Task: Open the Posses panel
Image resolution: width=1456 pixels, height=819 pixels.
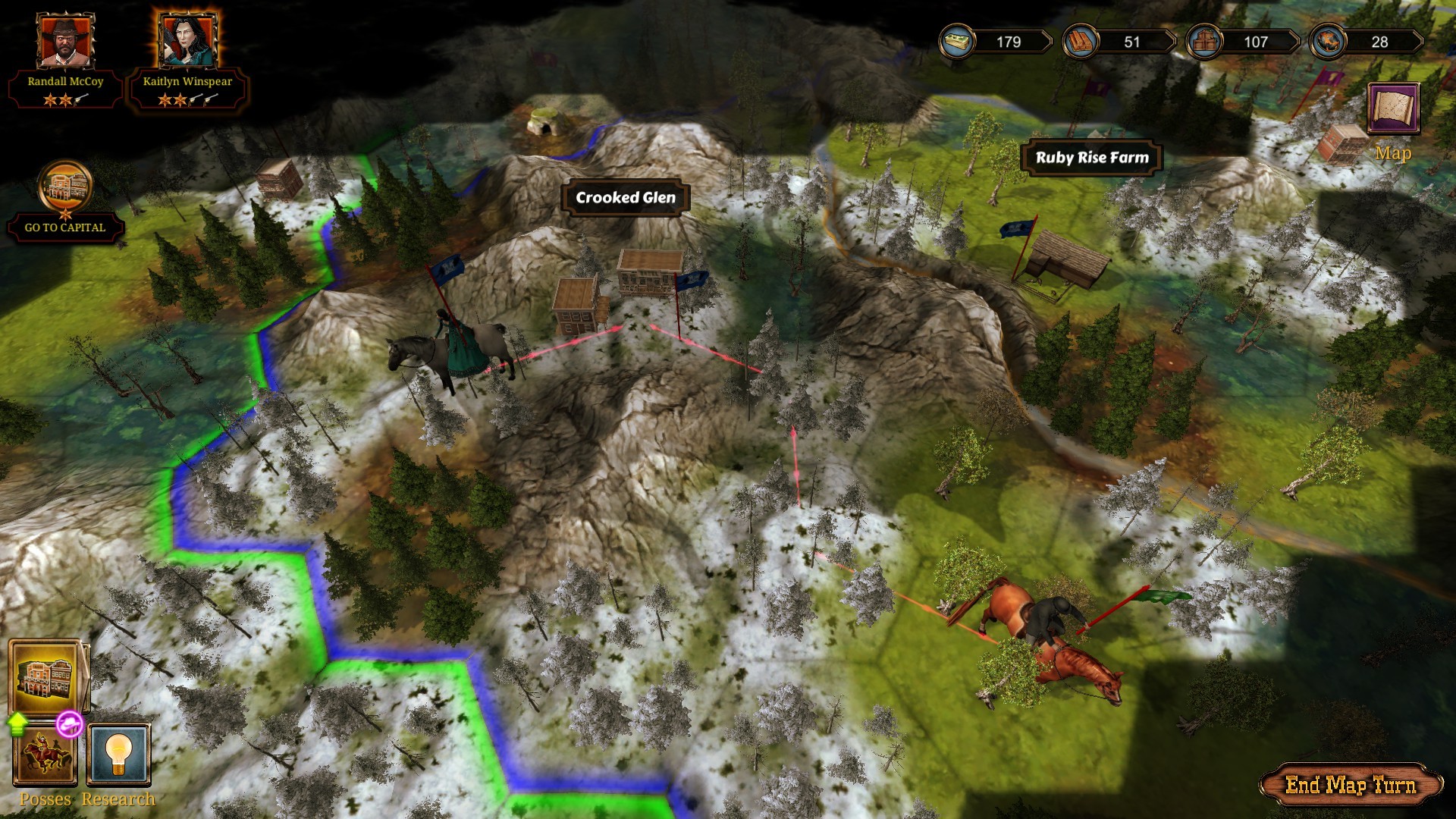Action: tap(43, 755)
